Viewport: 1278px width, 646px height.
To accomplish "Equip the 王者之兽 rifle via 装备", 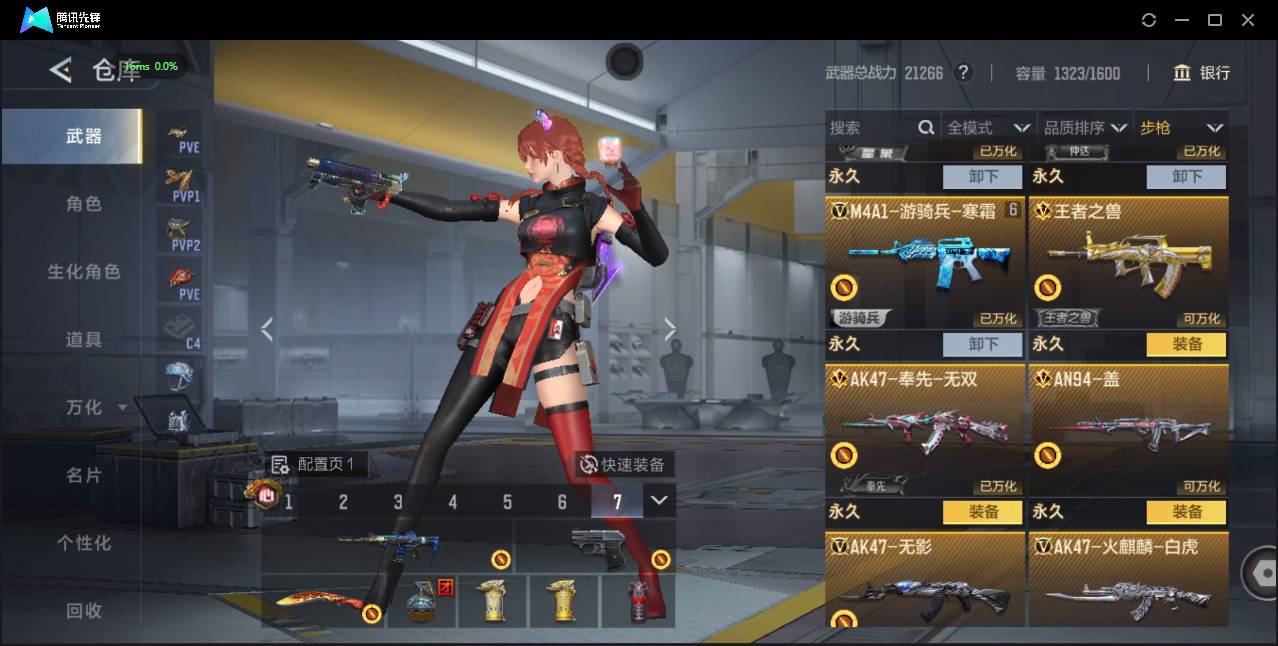I will 1187,344.
